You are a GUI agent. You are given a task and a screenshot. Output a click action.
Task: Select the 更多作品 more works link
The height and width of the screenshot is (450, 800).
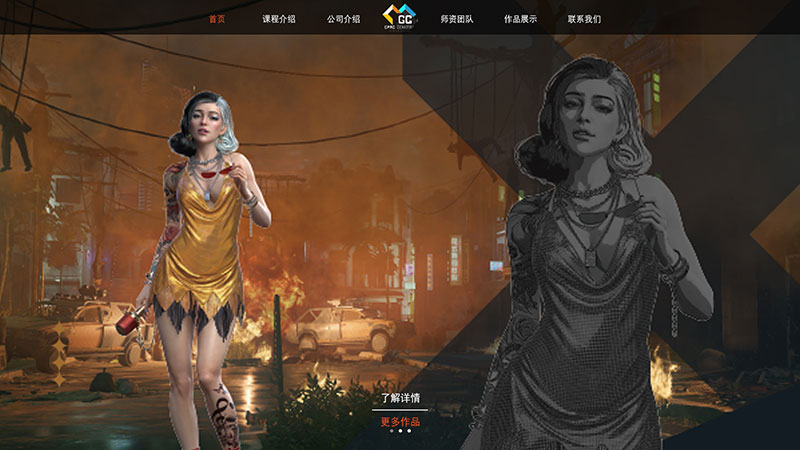click(400, 421)
